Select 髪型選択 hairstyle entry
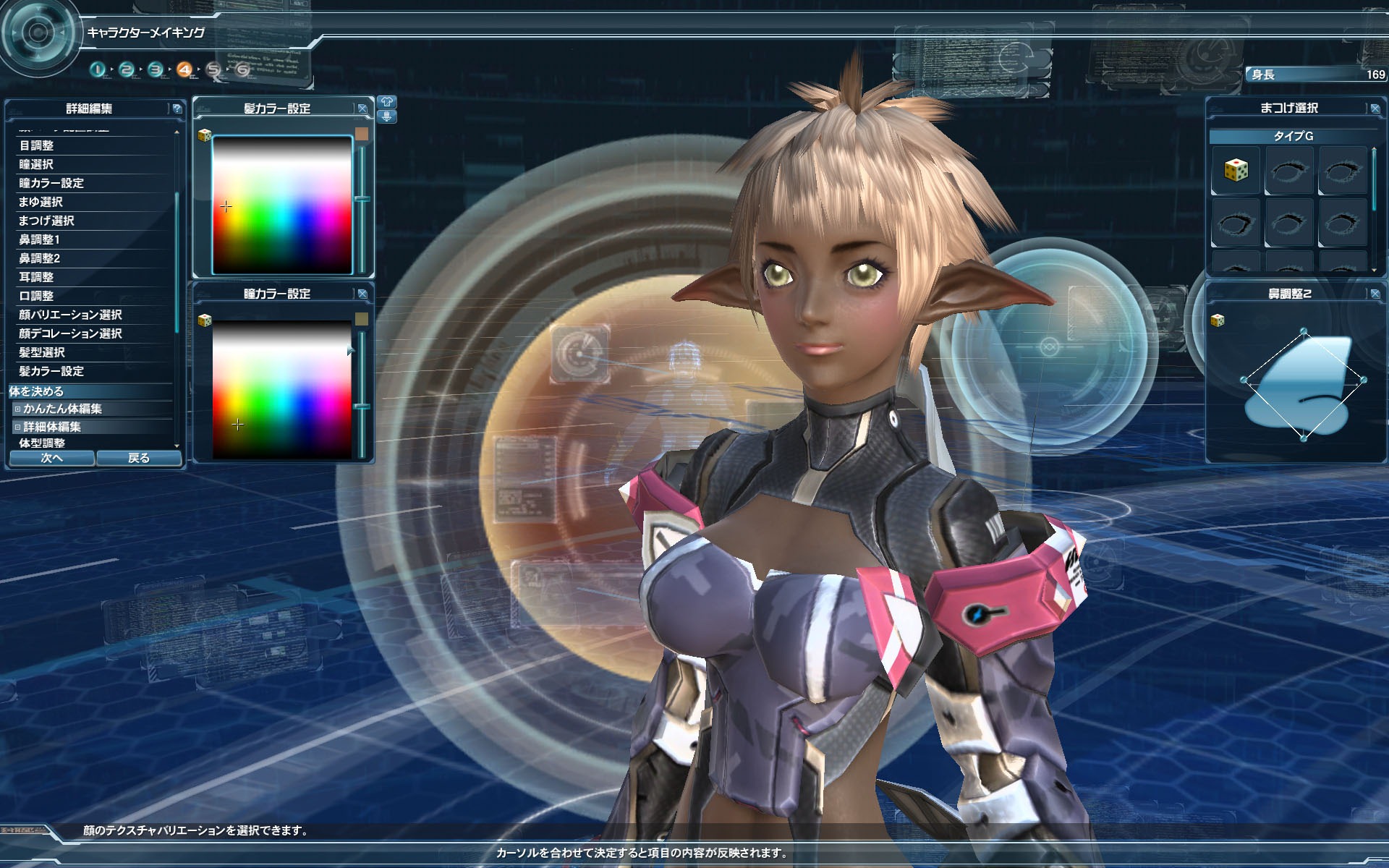The width and height of the screenshot is (1389, 868). (x=42, y=352)
